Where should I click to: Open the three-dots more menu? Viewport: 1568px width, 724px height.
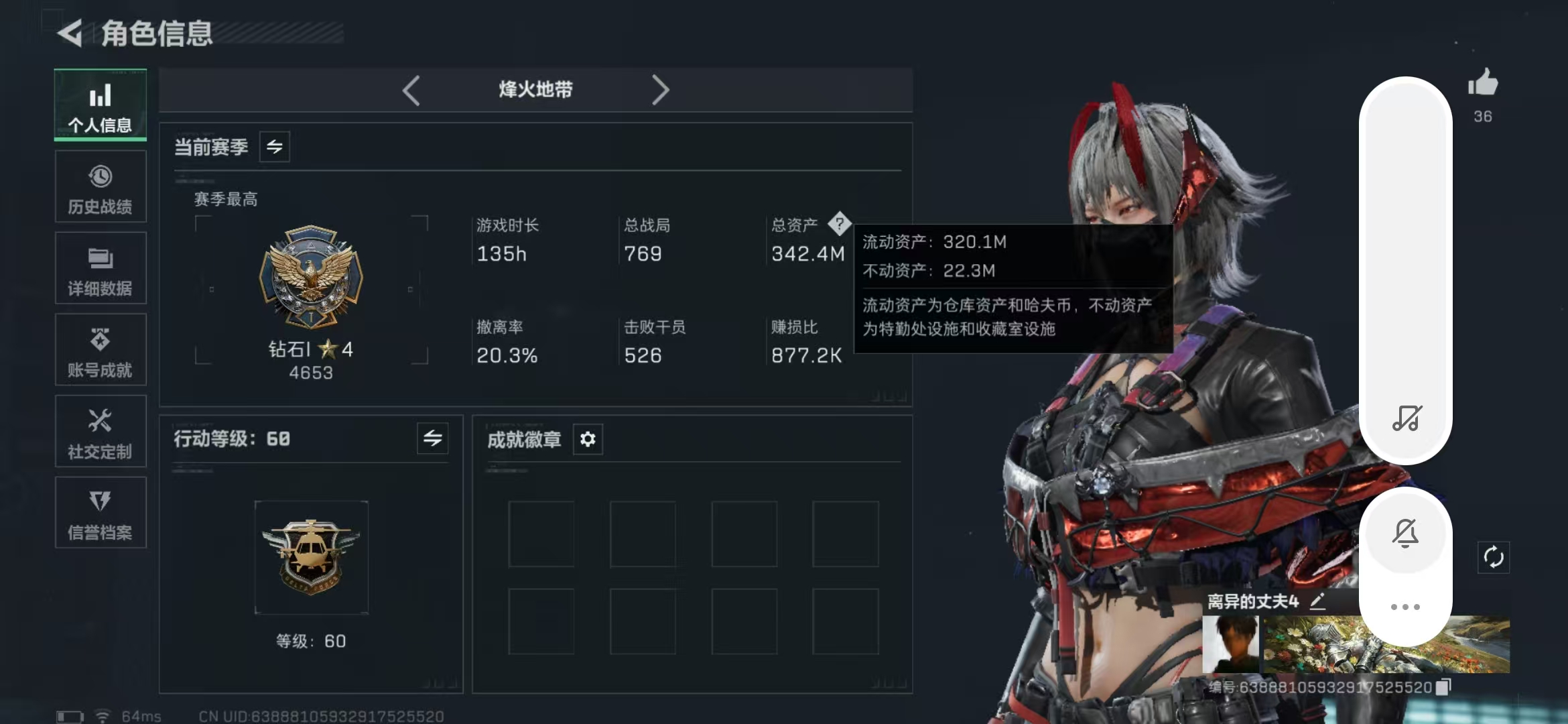coord(1406,605)
